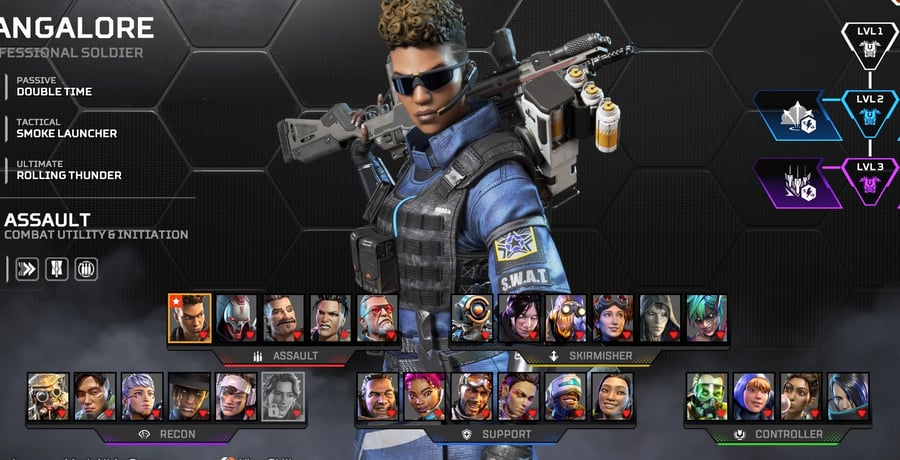
Task: Select Caustic from the Controller legends
Action: tap(707, 396)
